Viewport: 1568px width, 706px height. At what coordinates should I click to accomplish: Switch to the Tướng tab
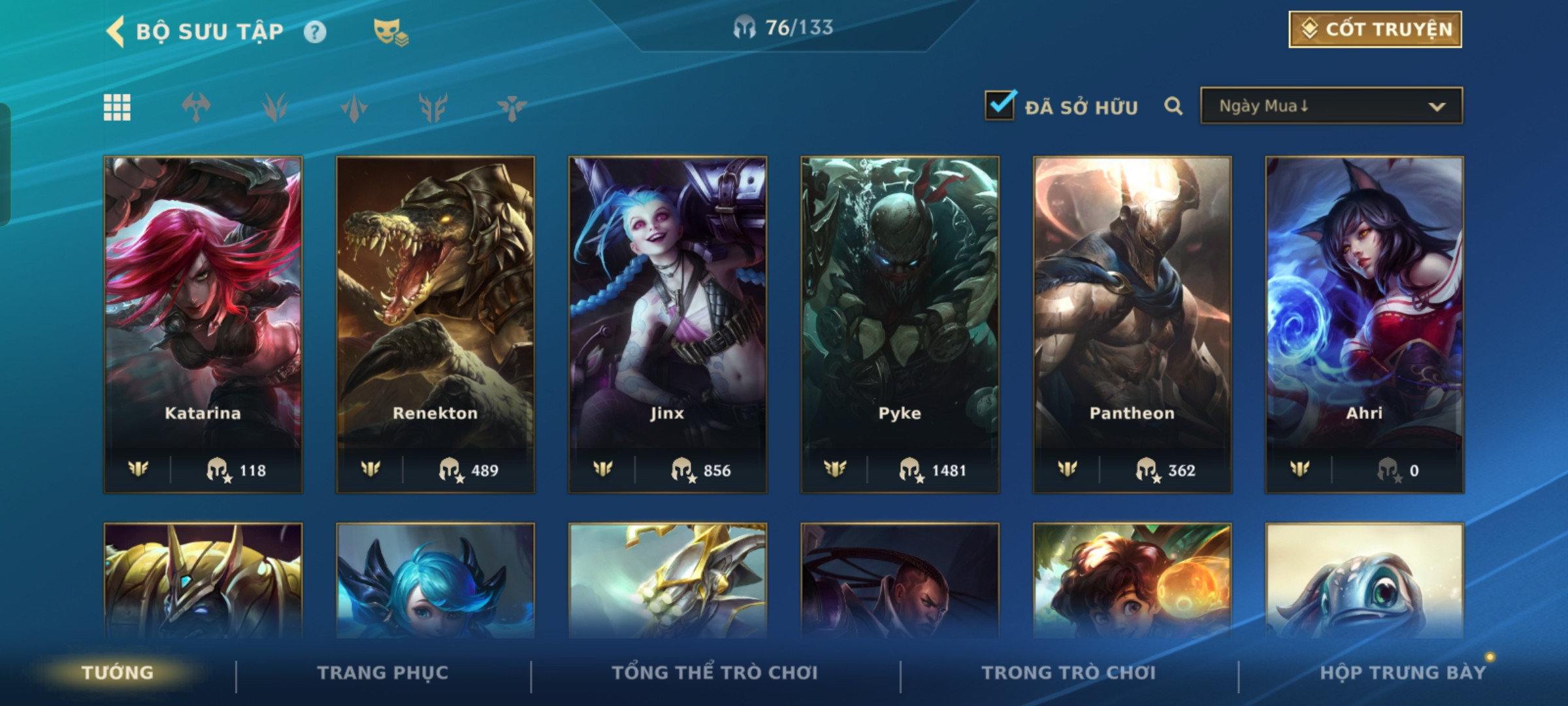pyautogui.click(x=118, y=673)
